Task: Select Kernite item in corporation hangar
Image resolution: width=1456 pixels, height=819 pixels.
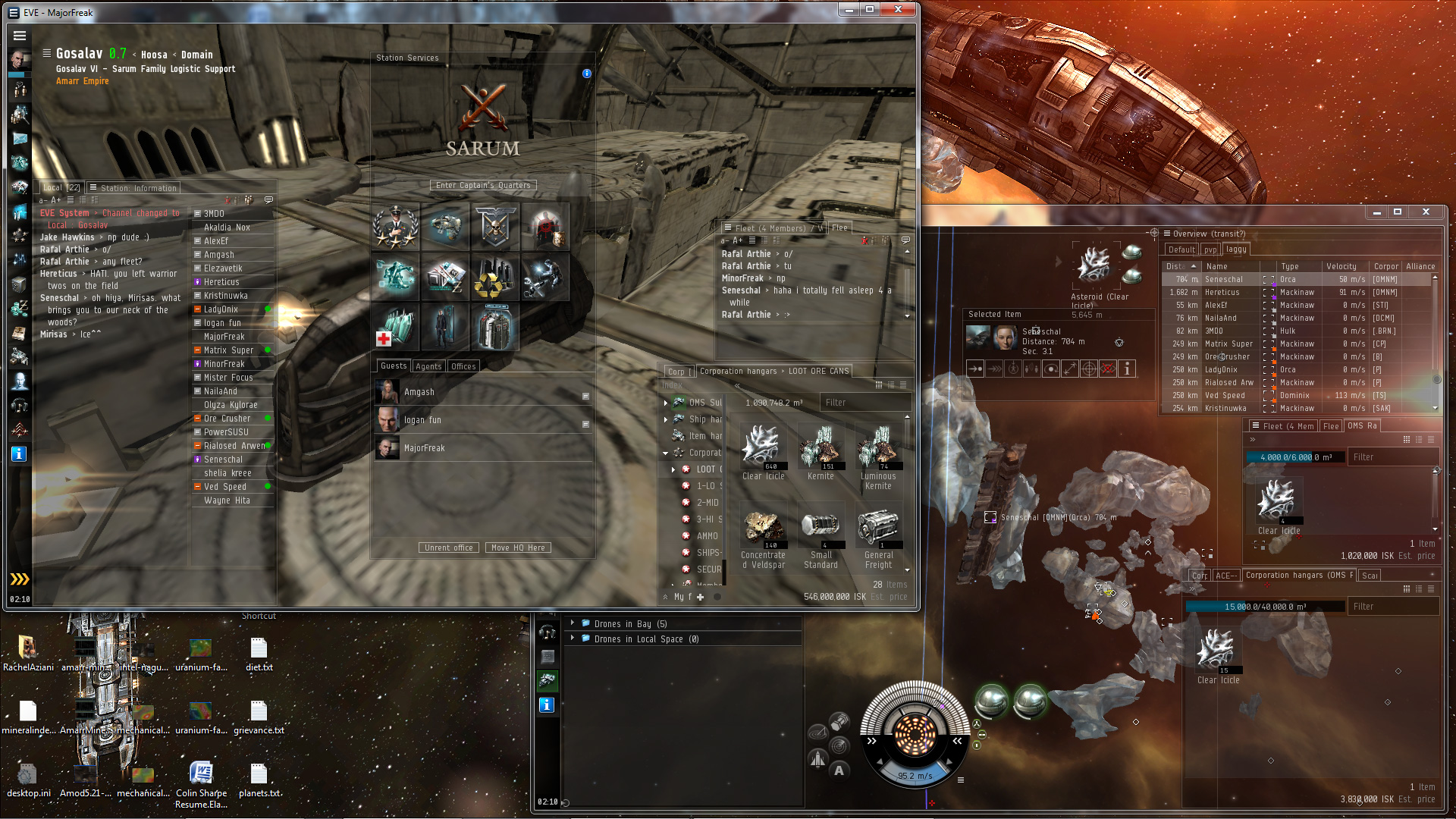Action: pyautogui.click(x=821, y=452)
